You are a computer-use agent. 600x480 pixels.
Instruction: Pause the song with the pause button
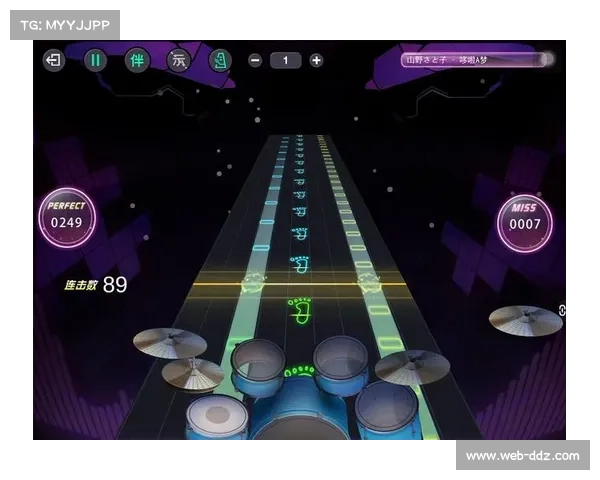[x=96, y=60]
